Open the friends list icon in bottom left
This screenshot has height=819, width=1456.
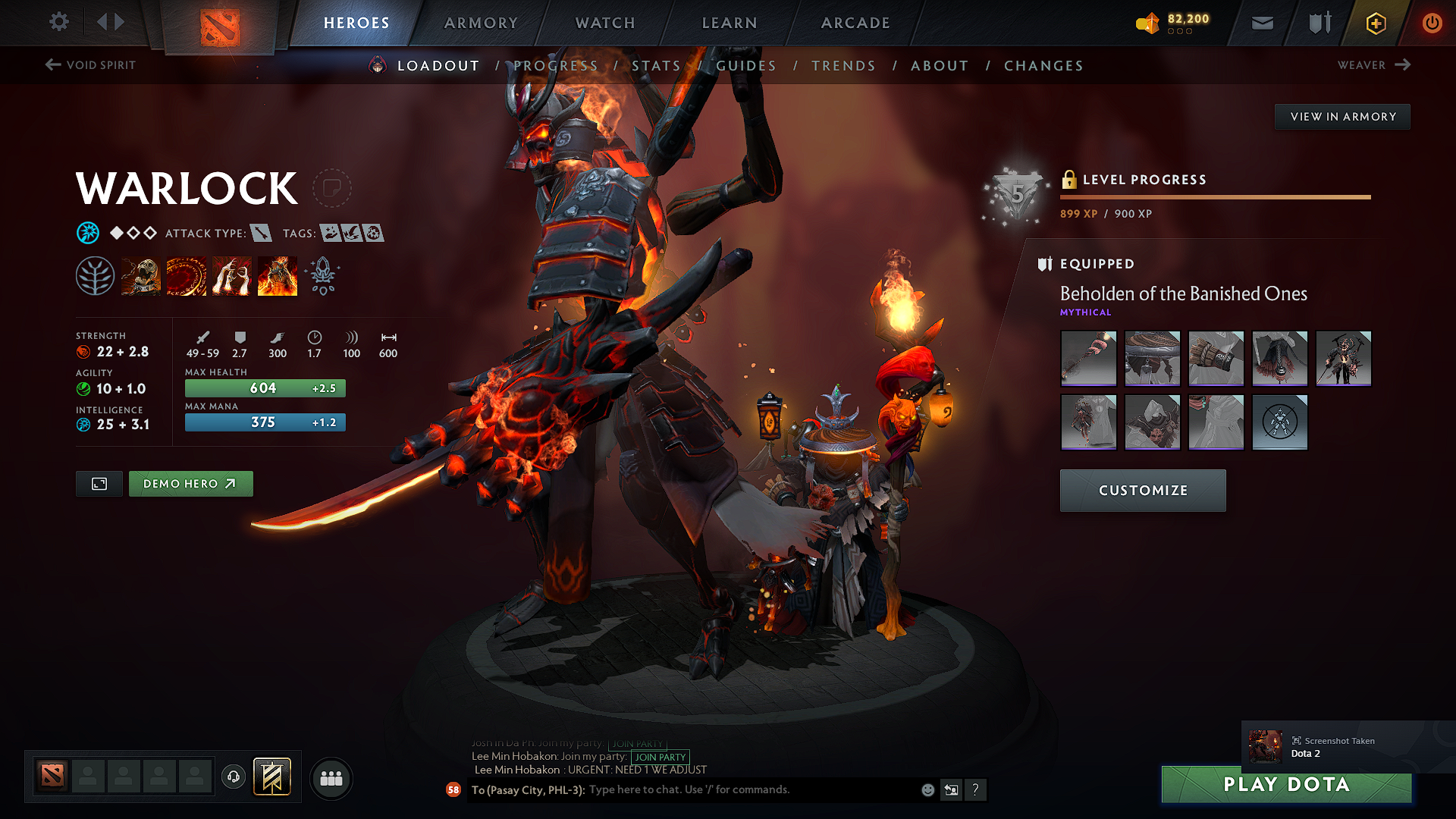pos(331,777)
